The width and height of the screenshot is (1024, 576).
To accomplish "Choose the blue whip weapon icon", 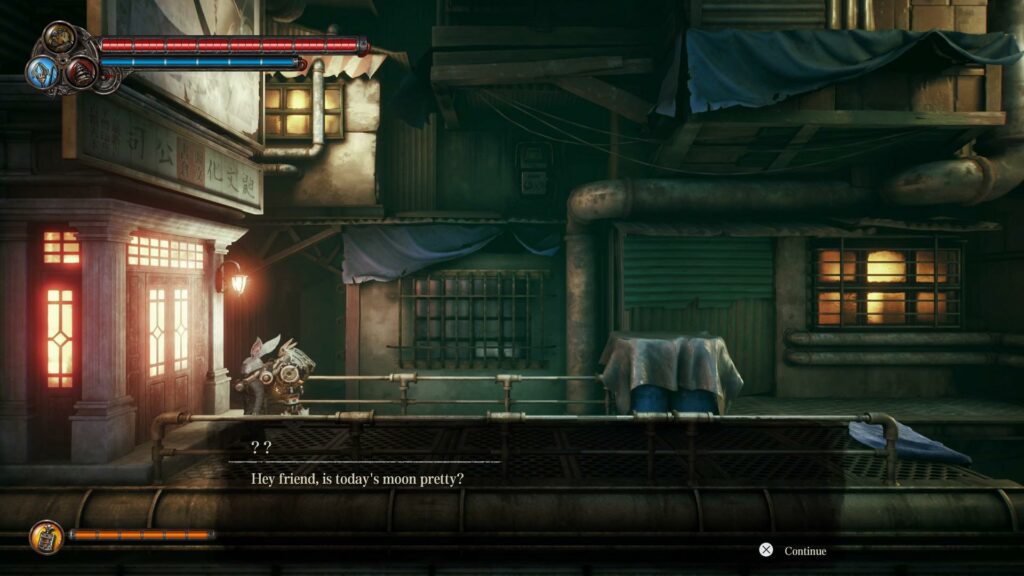I will 43,70.
